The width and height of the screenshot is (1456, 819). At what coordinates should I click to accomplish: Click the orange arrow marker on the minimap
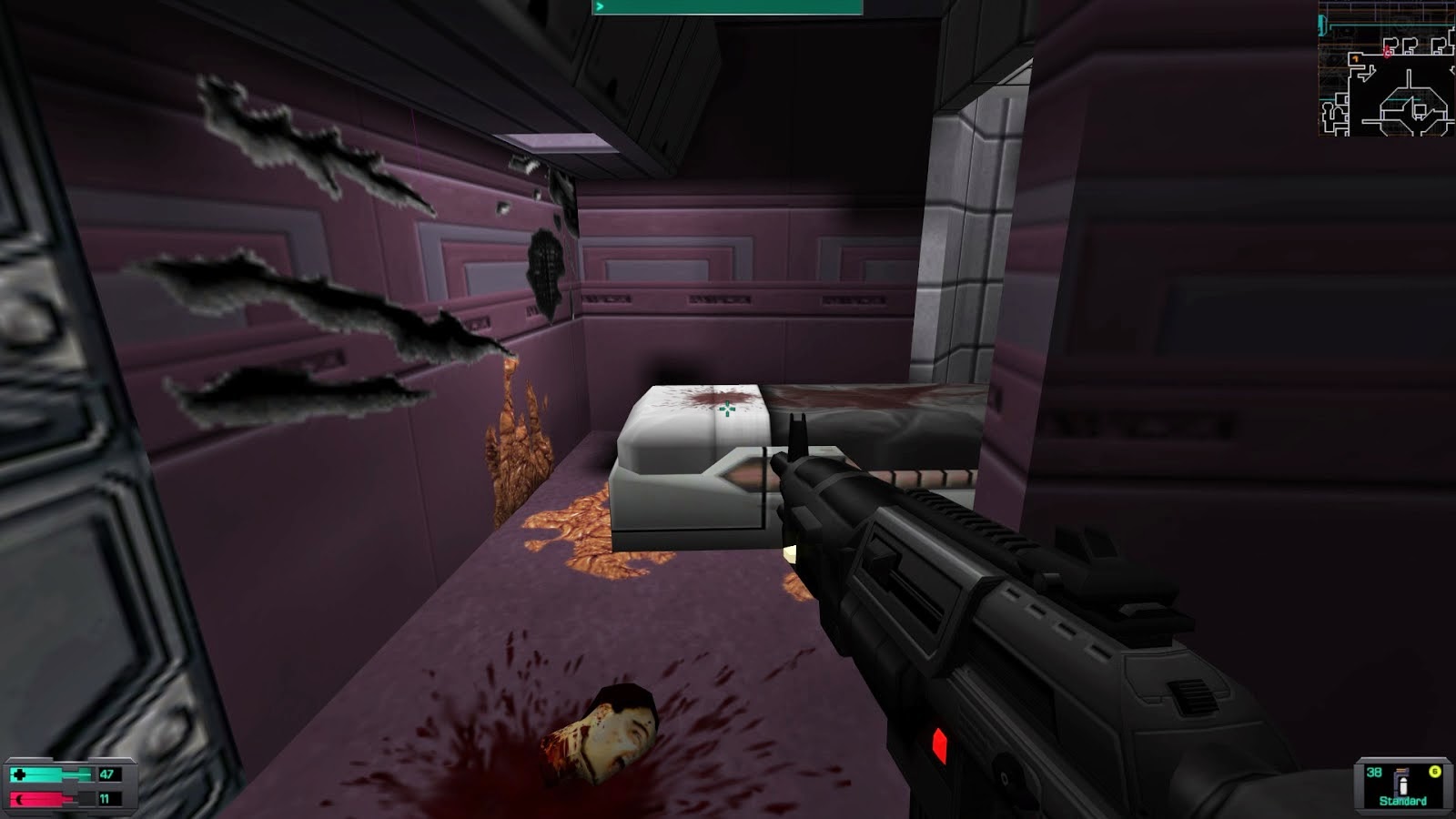point(1355,59)
